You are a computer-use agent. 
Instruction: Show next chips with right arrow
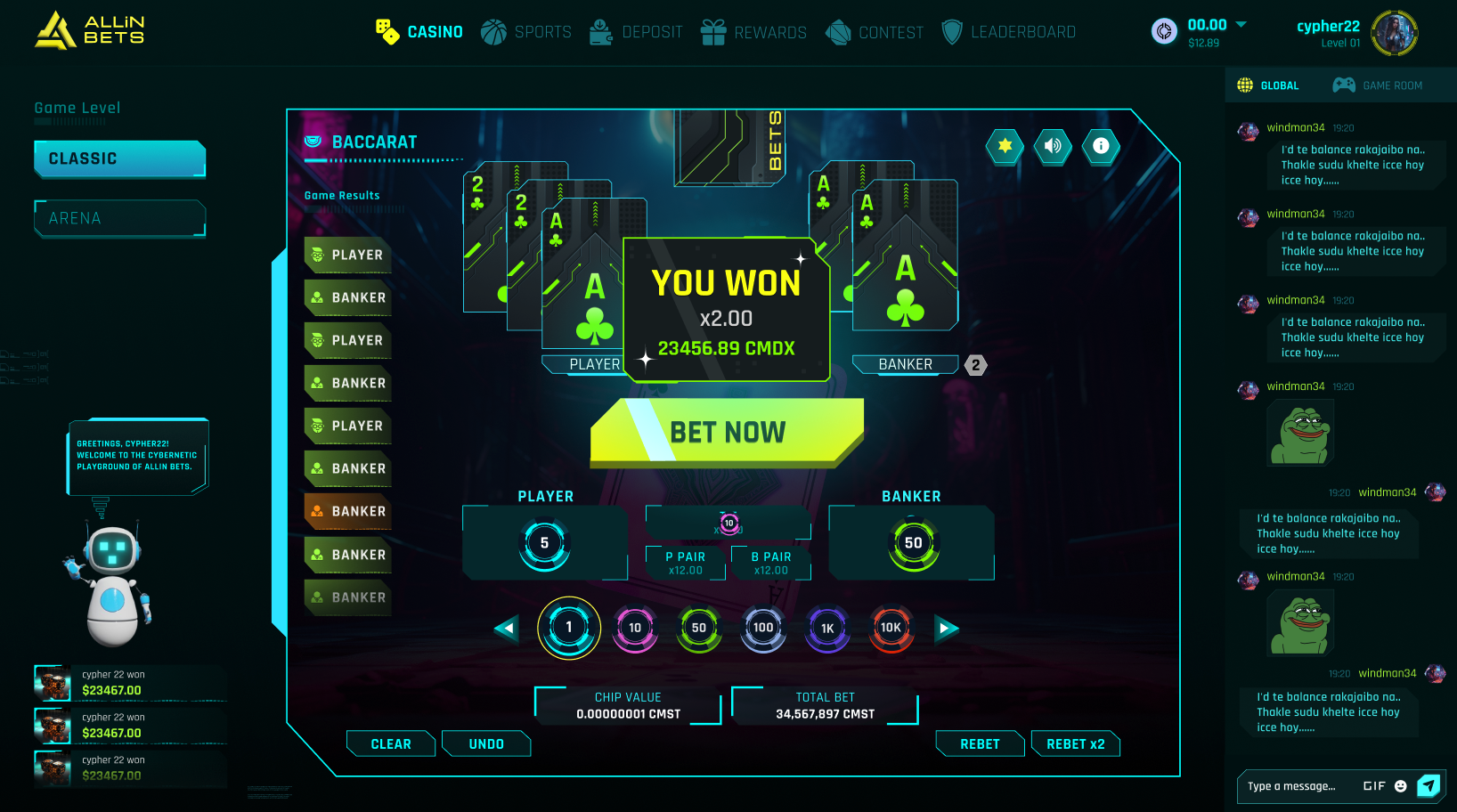pyautogui.click(x=946, y=629)
